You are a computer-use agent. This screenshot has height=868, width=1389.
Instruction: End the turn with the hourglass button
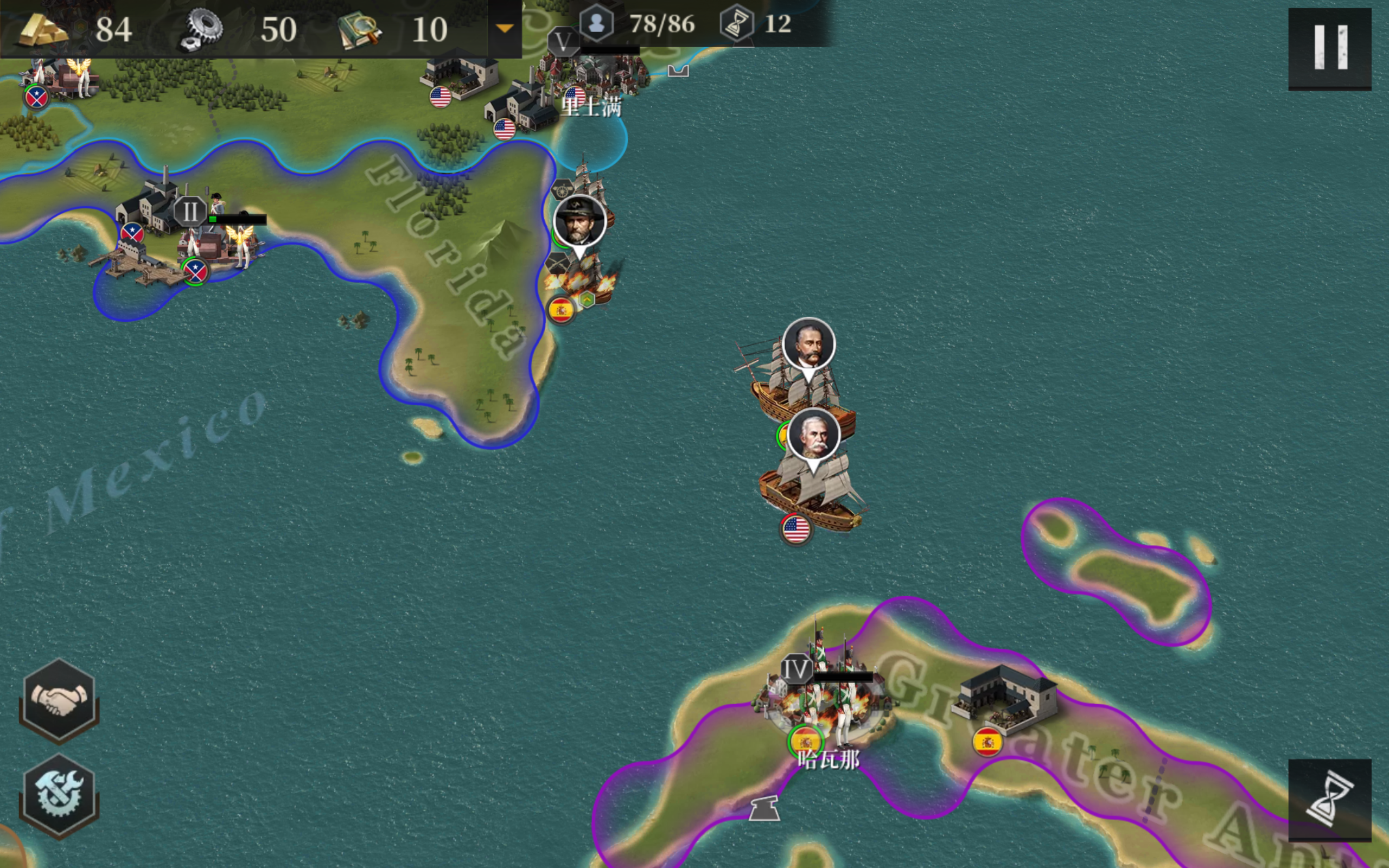click(1329, 800)
